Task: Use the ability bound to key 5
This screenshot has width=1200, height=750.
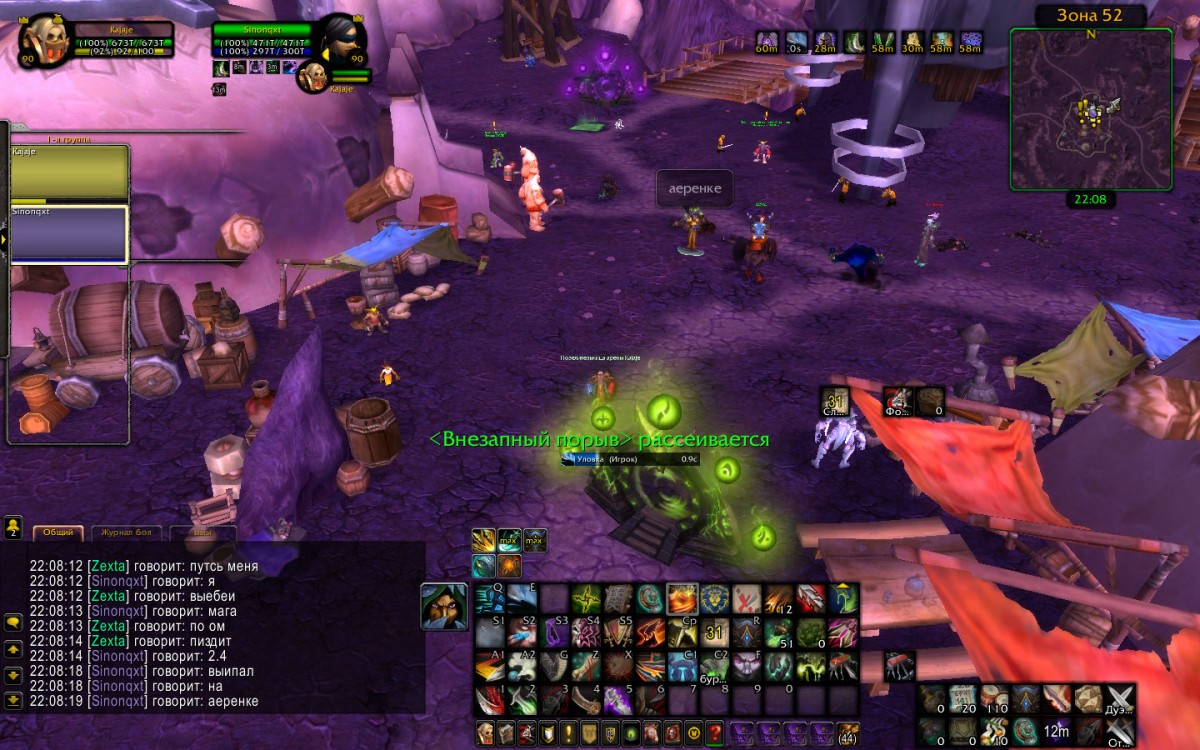Action: (x=618, y=699)
